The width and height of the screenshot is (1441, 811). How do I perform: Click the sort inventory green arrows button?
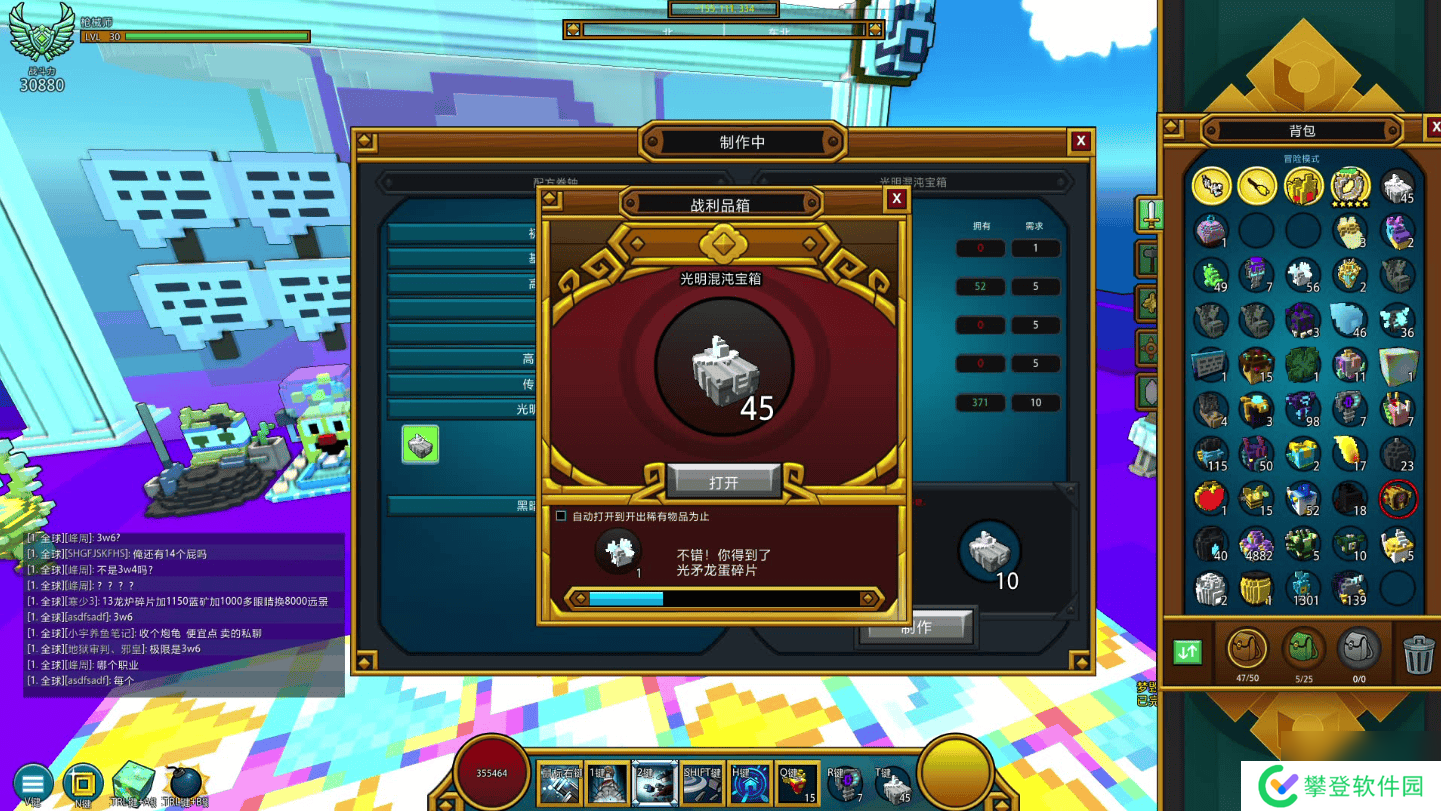pyautogui.click(x=1187, y=652)
